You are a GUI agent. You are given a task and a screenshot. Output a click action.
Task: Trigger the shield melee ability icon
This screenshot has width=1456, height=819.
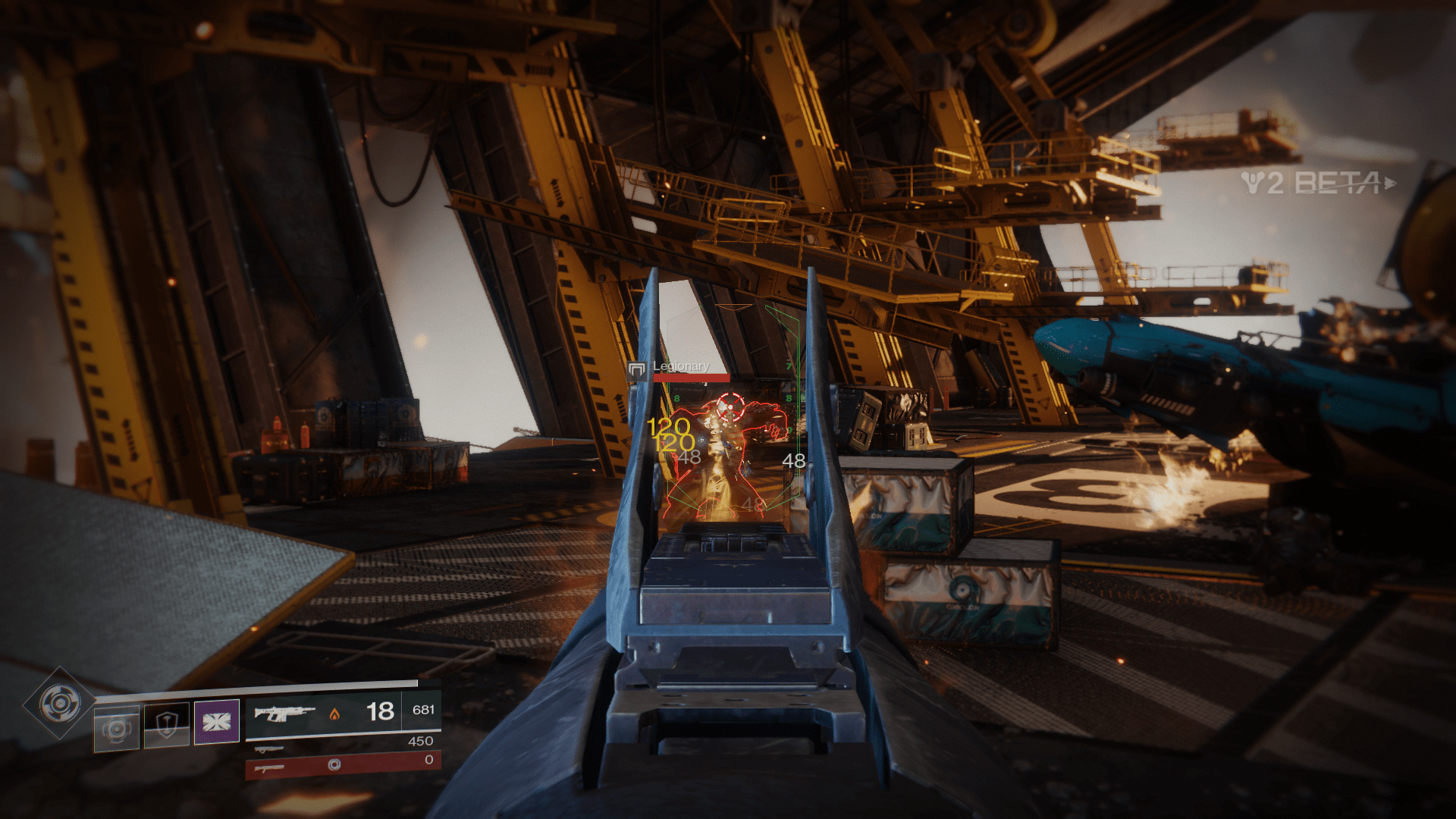pyautogui.click(x=167, y=726)
